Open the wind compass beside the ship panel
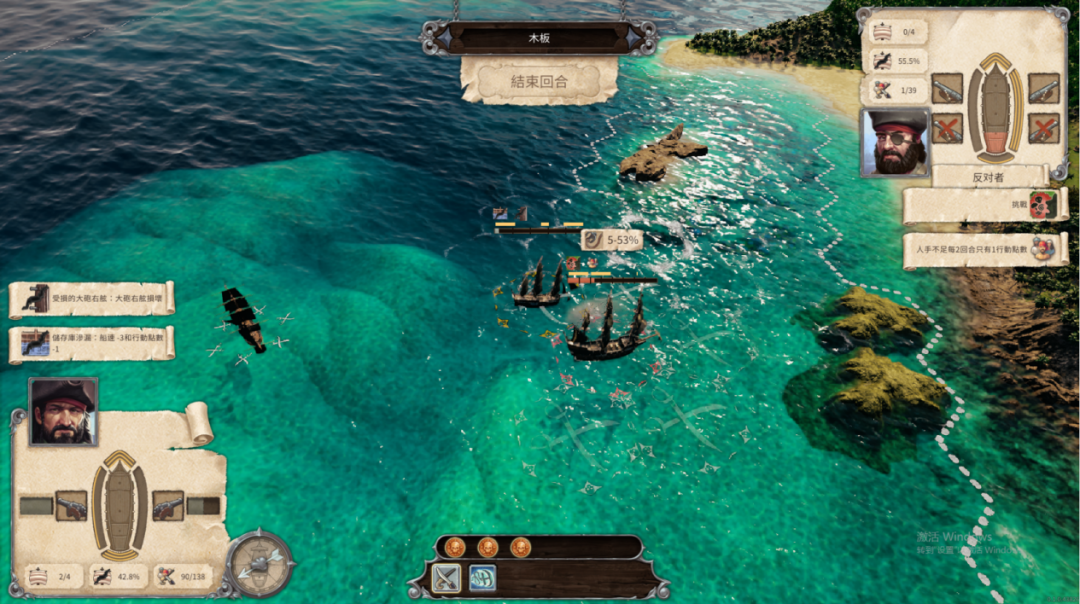Screen dimensions: 1080x604 pos(260,564)
